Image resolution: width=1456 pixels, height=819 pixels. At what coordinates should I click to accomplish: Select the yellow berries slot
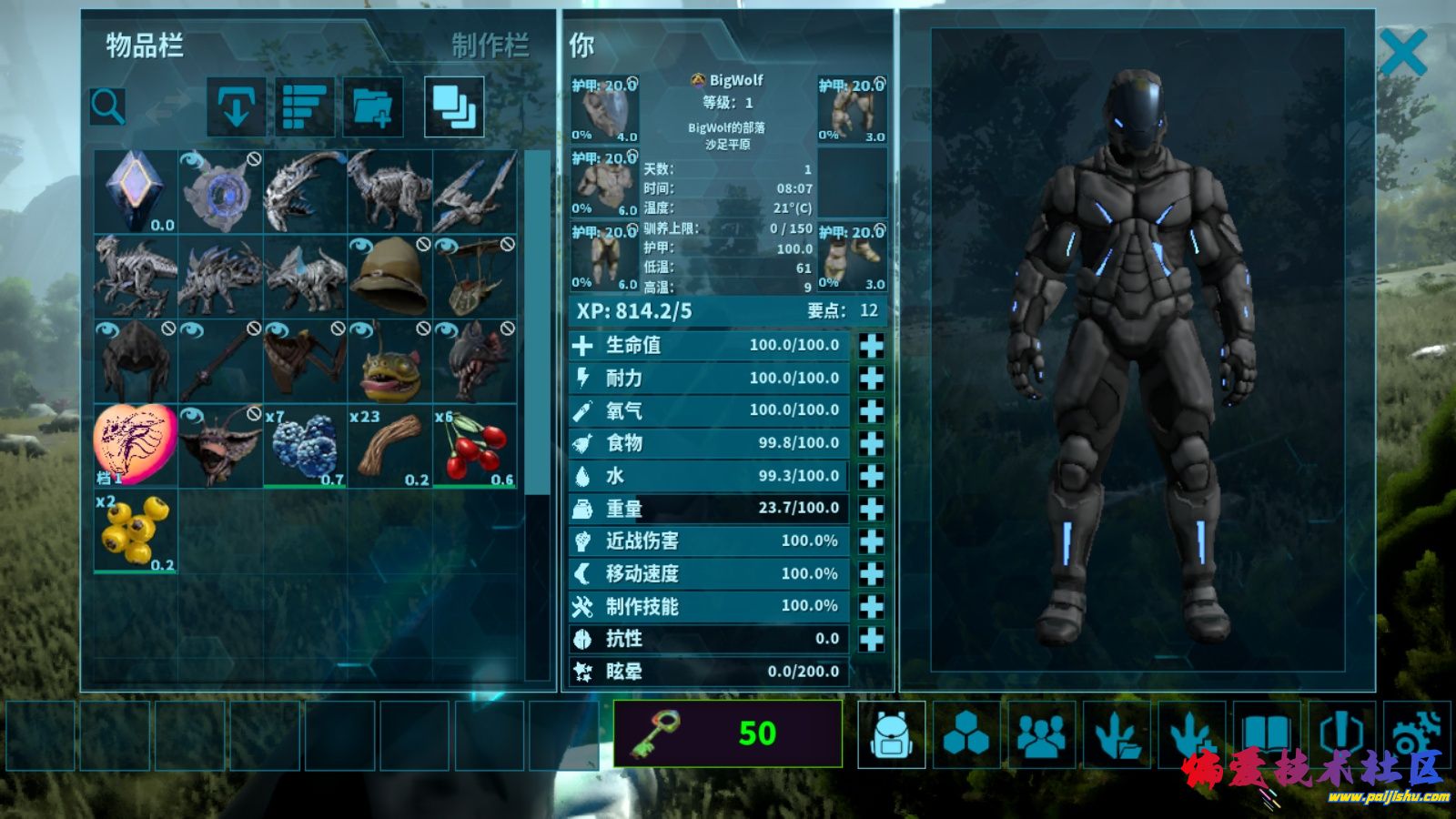click(x=136, y=531)
